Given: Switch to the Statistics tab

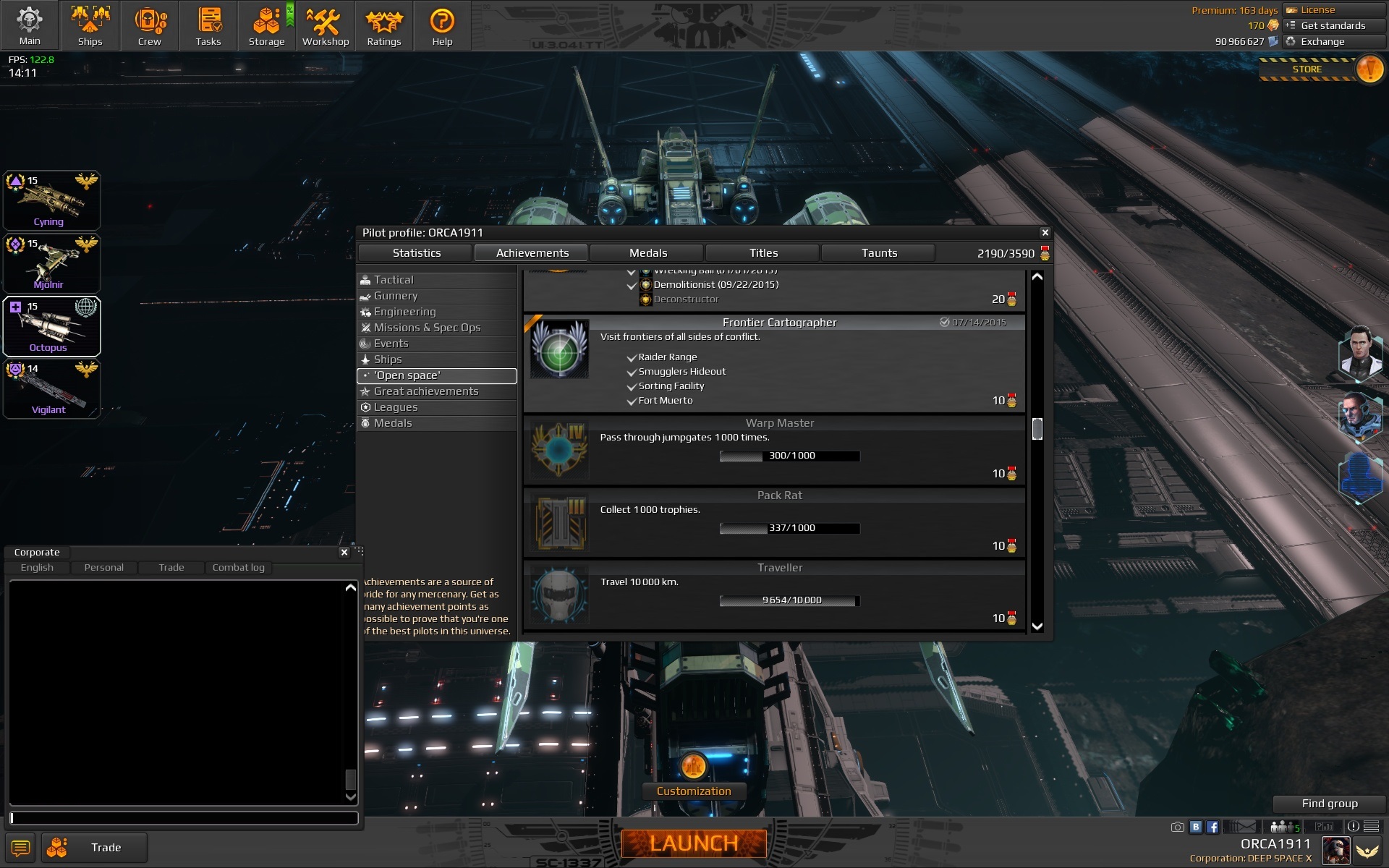Looking at the screenshot, I should (416, 253).
